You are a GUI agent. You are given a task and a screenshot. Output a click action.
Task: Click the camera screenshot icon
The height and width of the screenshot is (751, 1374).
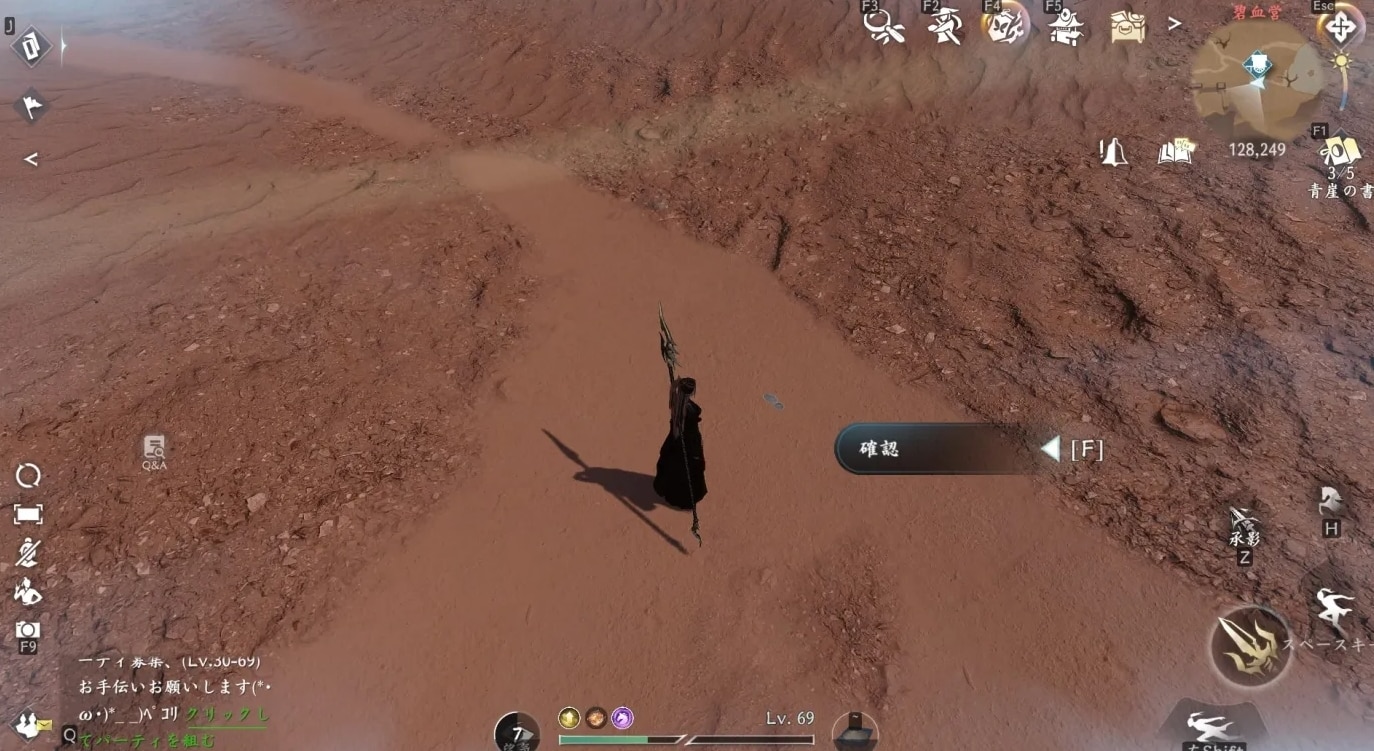[x=28, y=630]
